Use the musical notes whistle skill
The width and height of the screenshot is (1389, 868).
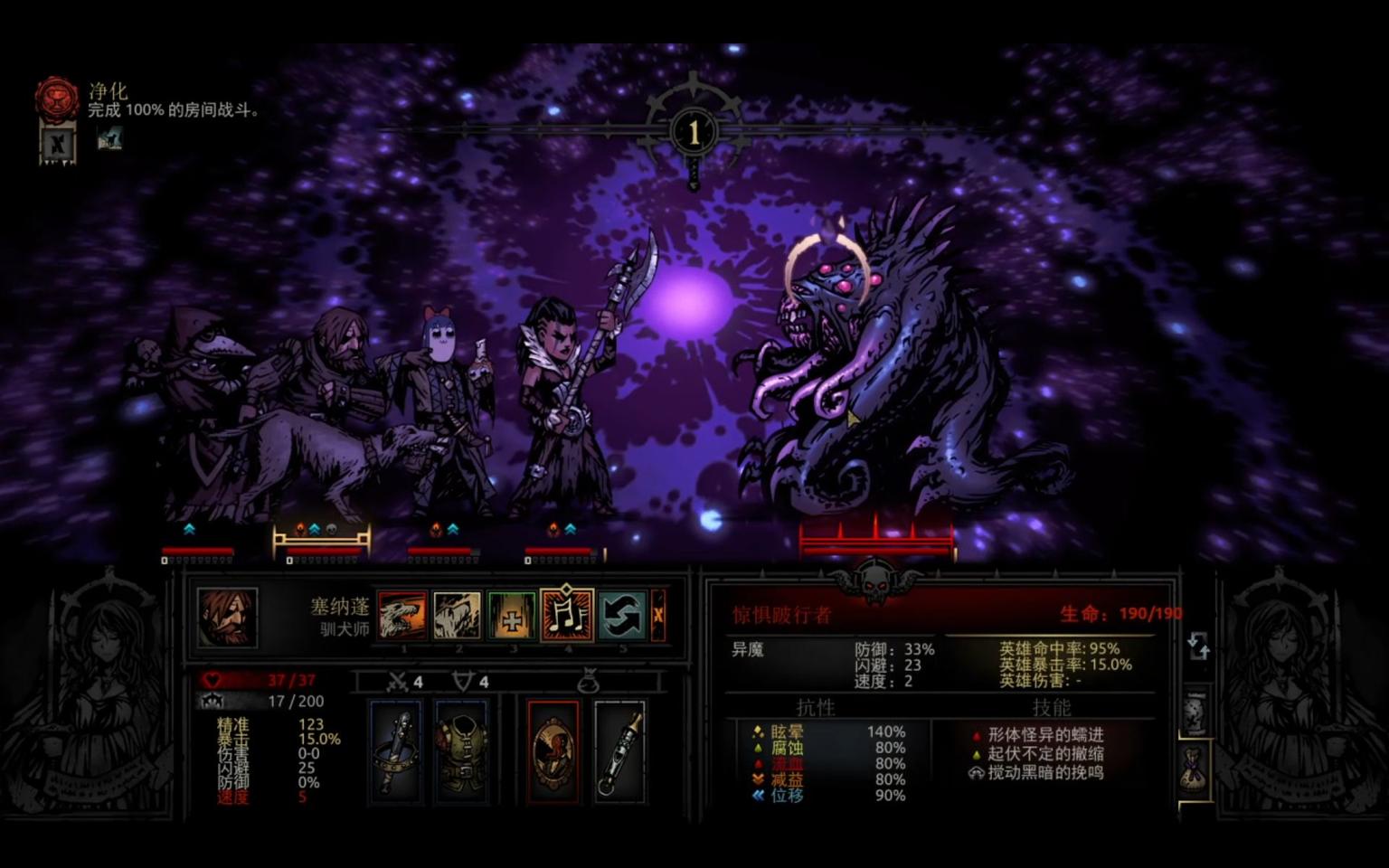567,616
